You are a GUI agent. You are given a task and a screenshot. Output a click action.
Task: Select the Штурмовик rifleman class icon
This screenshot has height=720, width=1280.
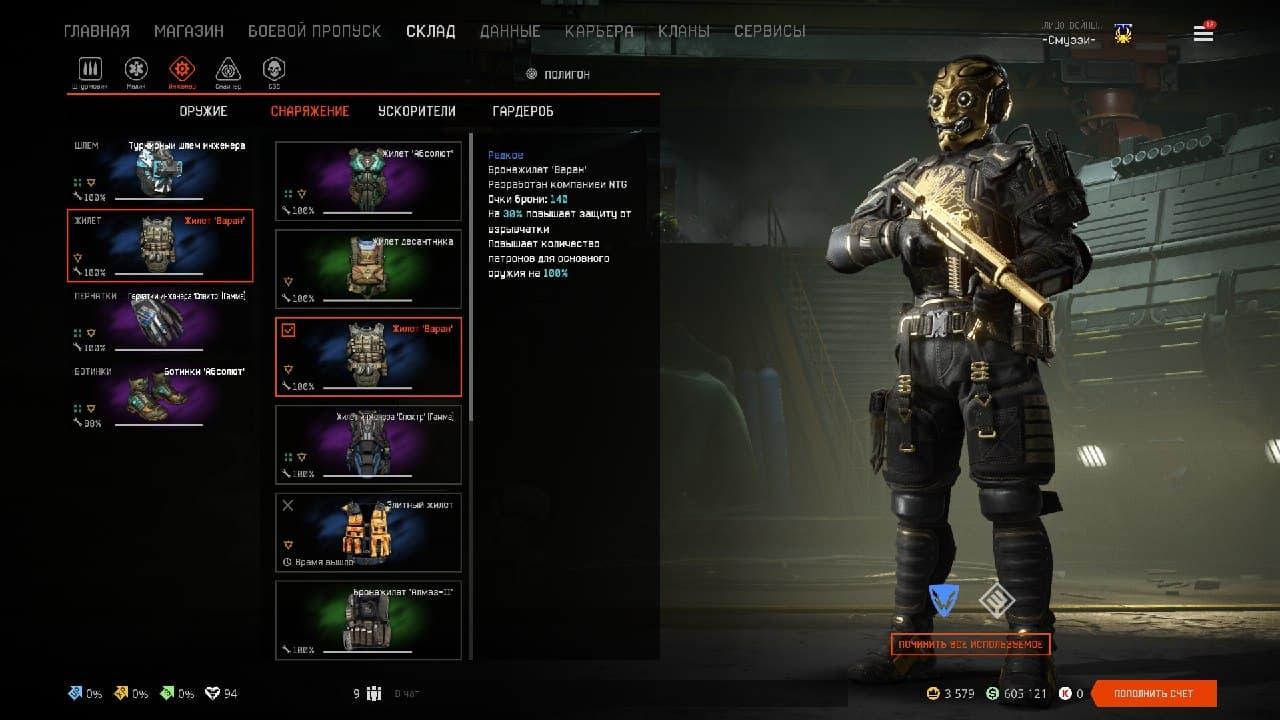[x=92, y=69]
